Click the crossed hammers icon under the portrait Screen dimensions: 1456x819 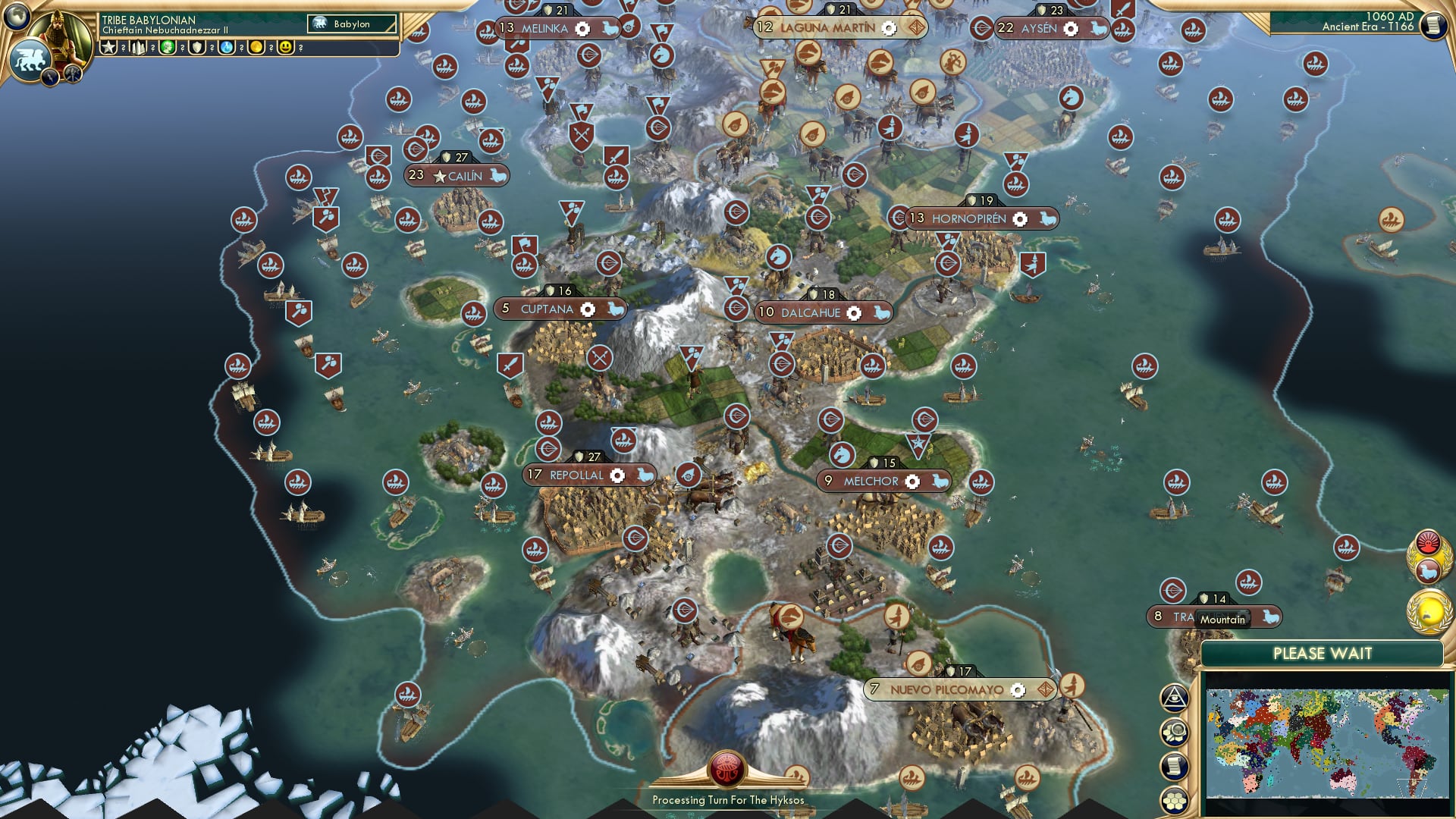click(x=73, y=74)
